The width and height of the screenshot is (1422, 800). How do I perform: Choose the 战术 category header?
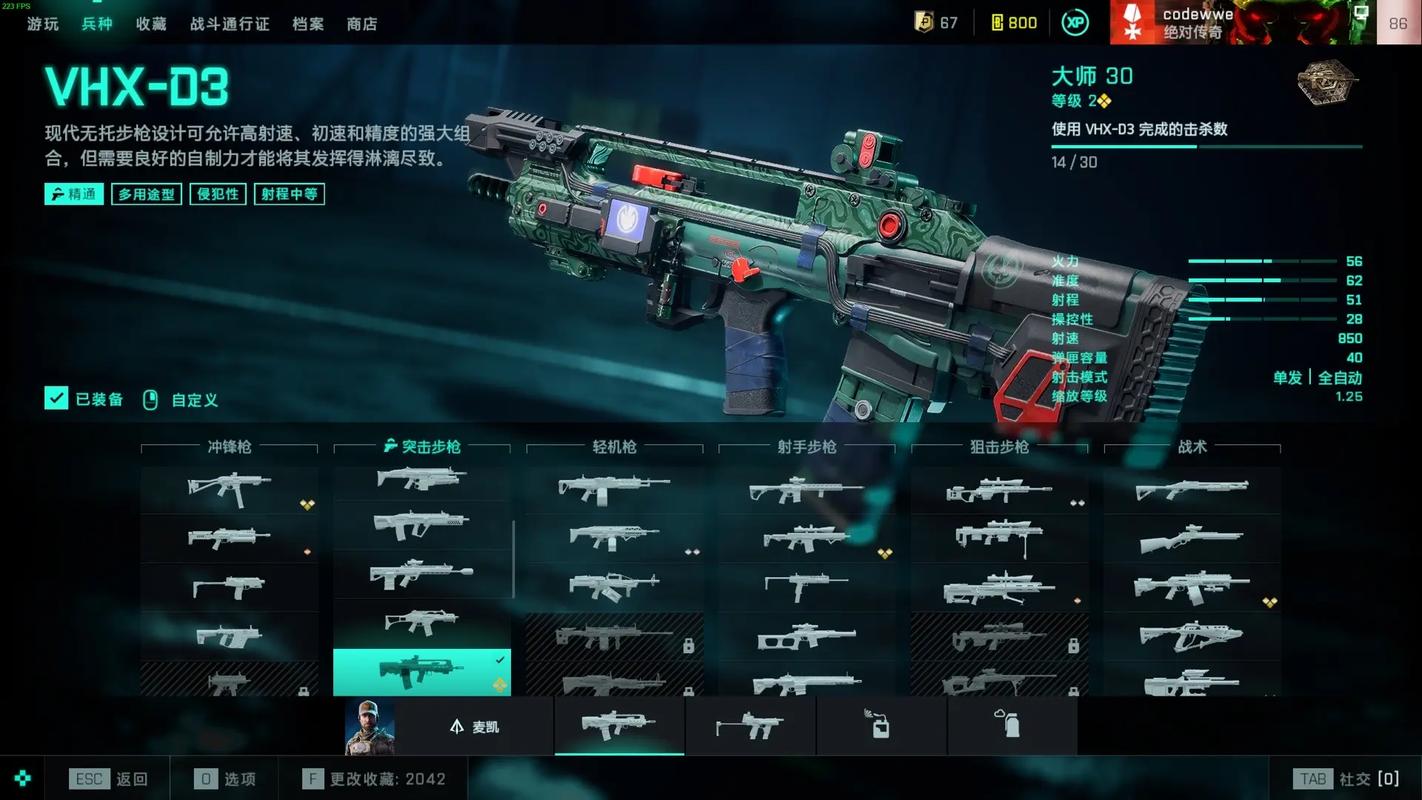(1192, 447)
